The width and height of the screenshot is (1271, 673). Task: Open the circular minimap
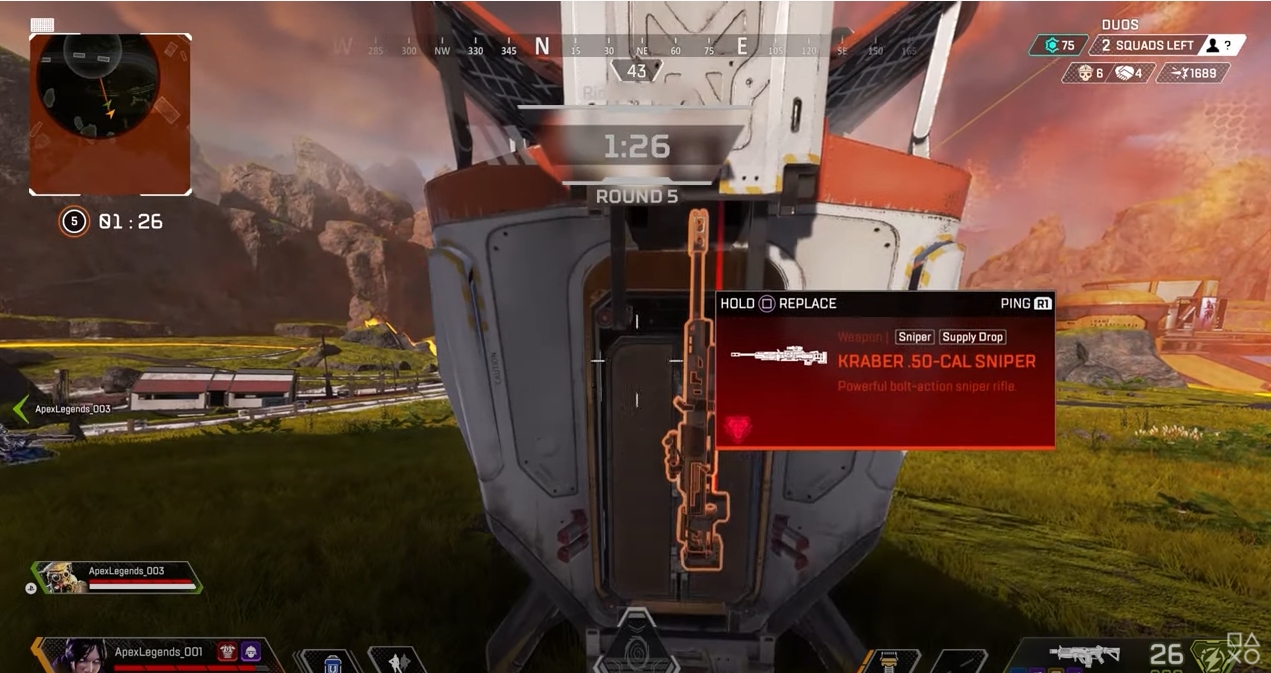109,113
